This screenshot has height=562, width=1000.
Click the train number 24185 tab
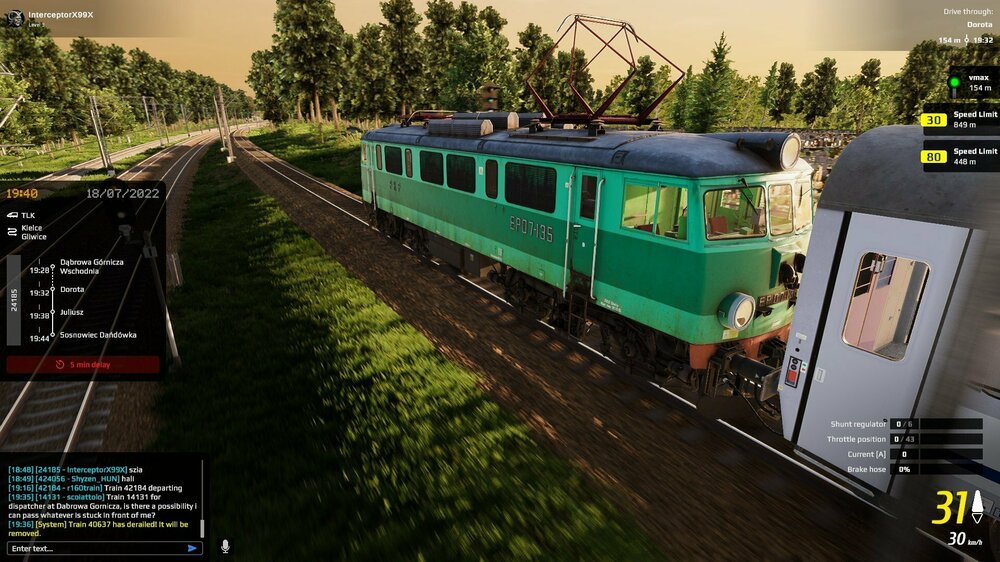pyautogui.click(x=14, y=300)
